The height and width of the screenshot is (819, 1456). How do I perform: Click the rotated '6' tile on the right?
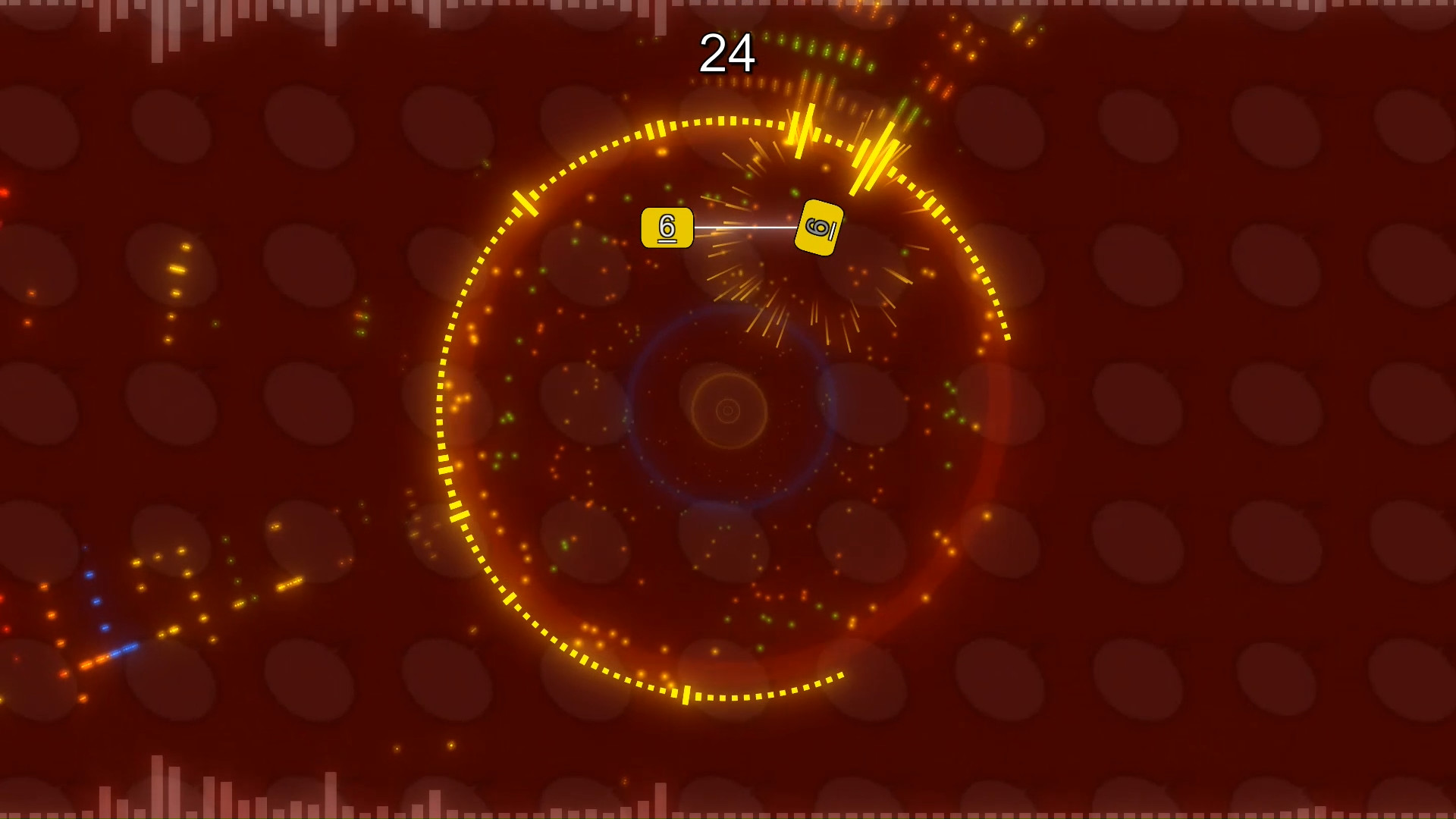818,227
